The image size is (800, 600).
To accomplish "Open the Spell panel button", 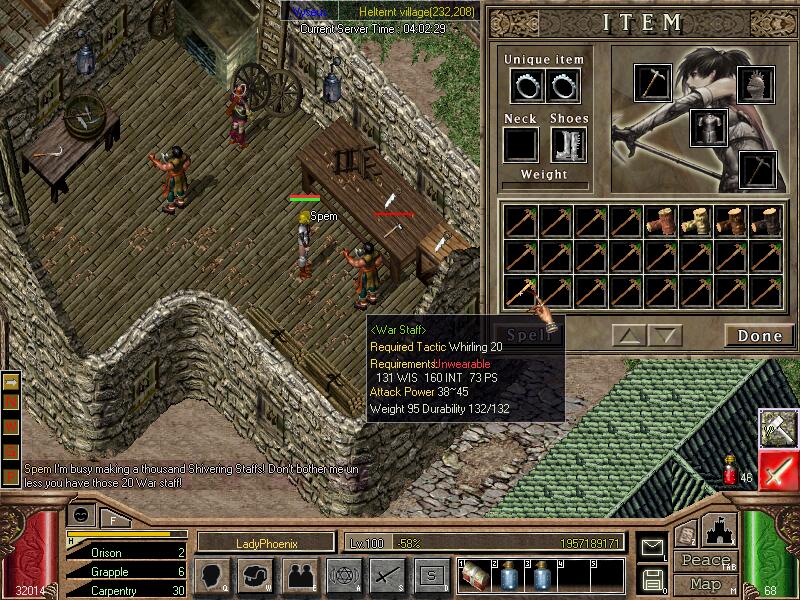I will pos(527,335).
